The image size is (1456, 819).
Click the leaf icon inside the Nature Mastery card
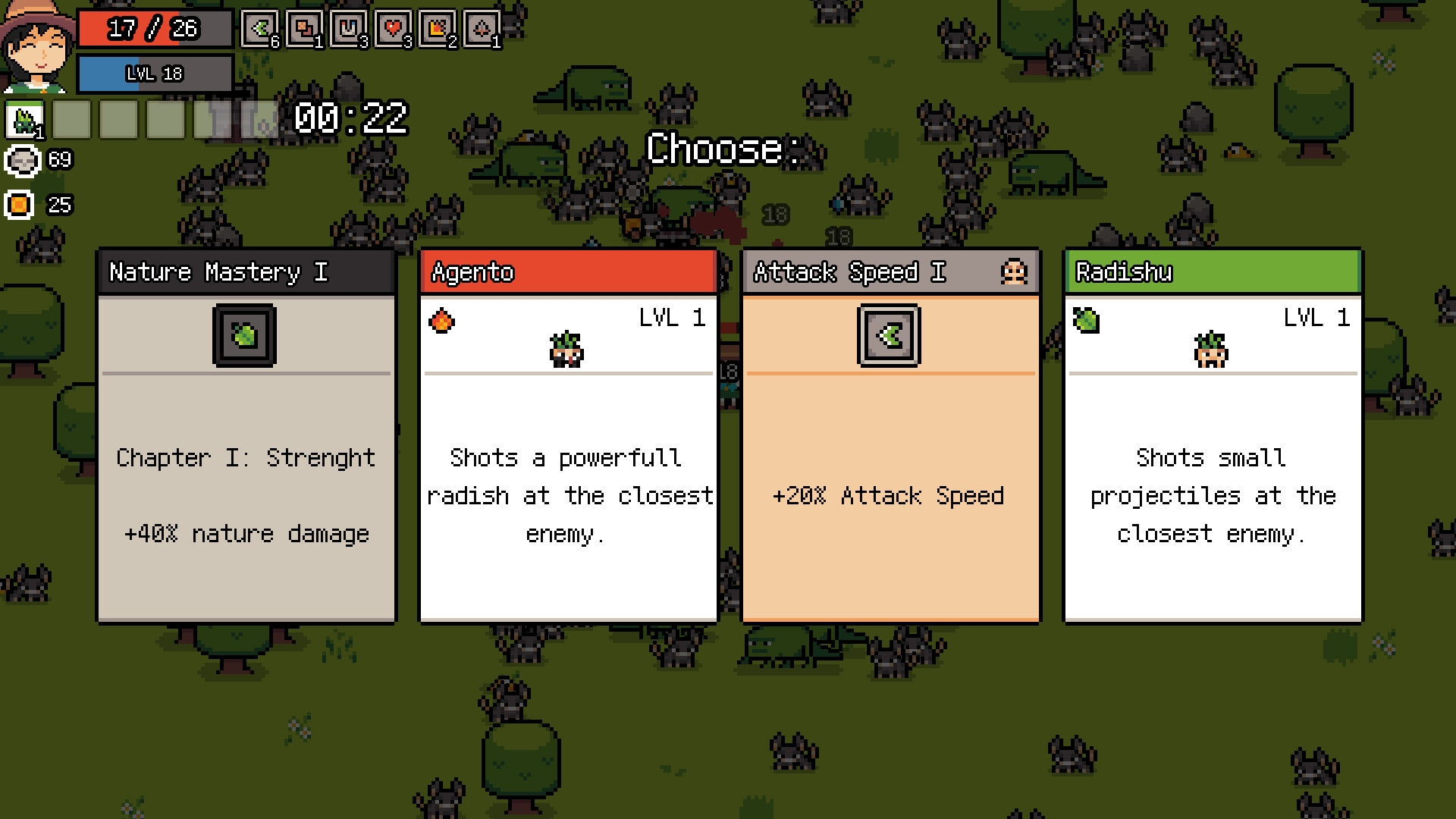click(245, 334)
